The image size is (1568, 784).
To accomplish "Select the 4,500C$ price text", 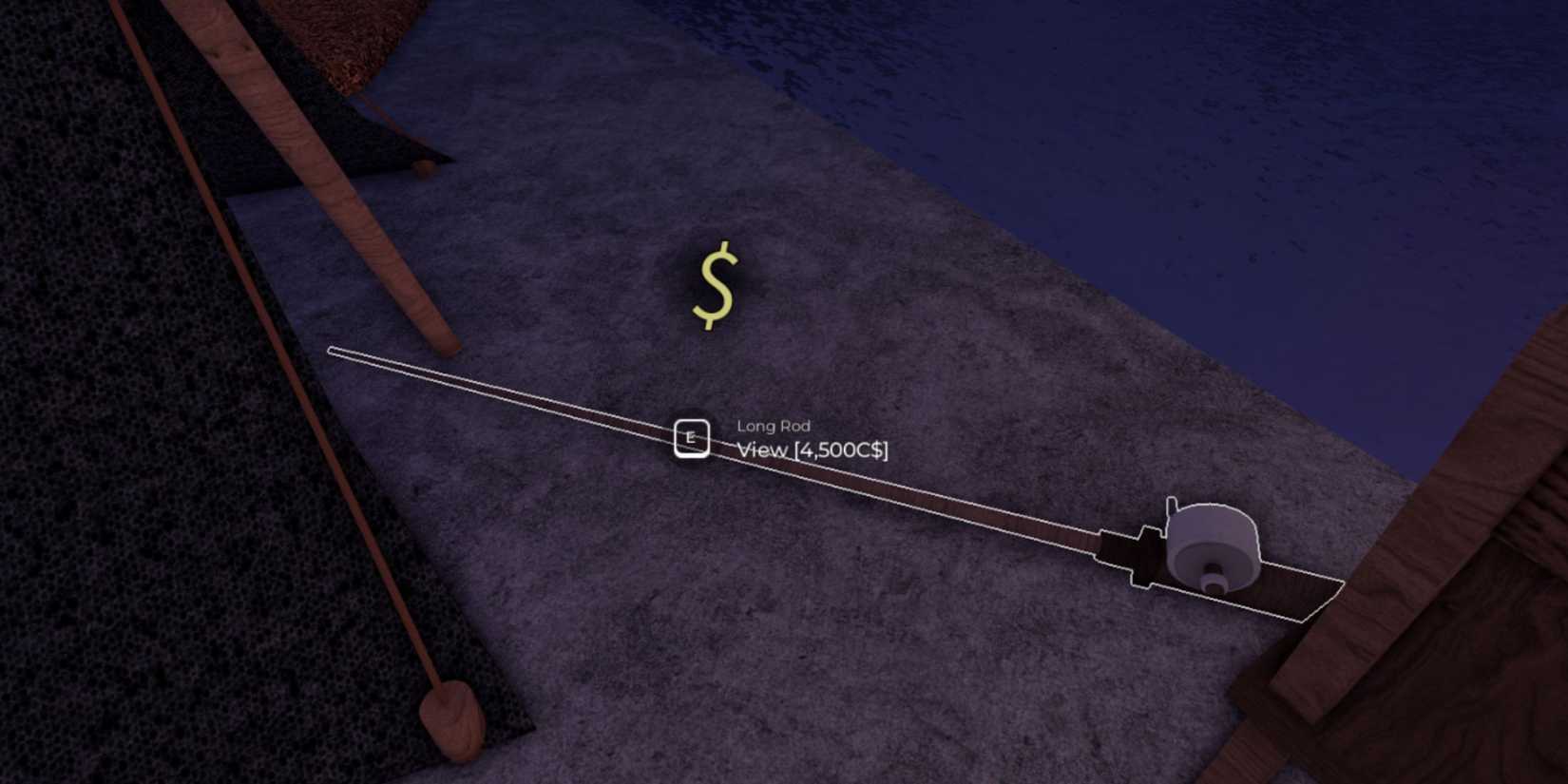I will [x=840, y=450].
